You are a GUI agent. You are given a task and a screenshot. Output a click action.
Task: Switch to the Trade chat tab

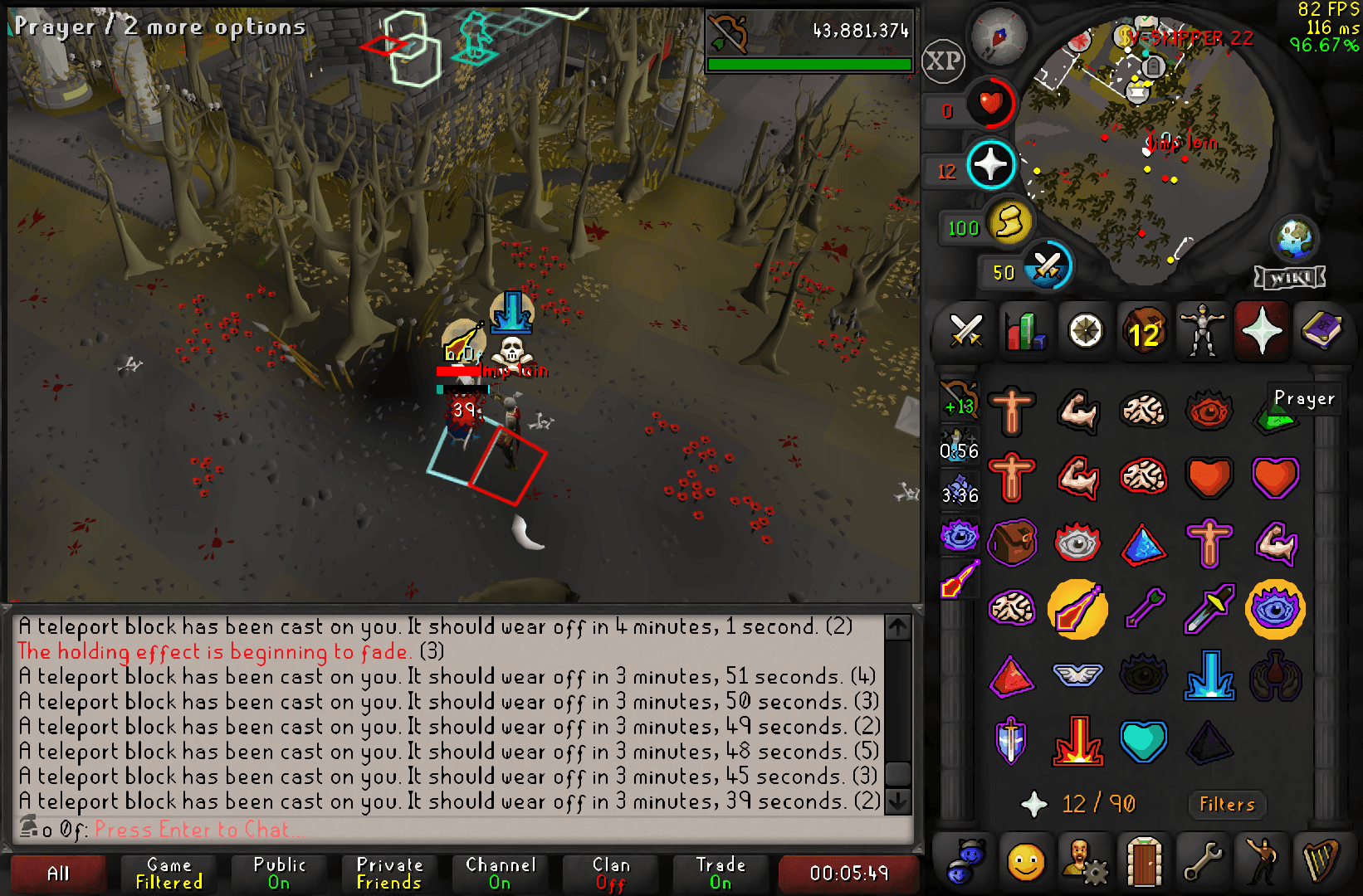pyautogui.click(x=719, y=873)
